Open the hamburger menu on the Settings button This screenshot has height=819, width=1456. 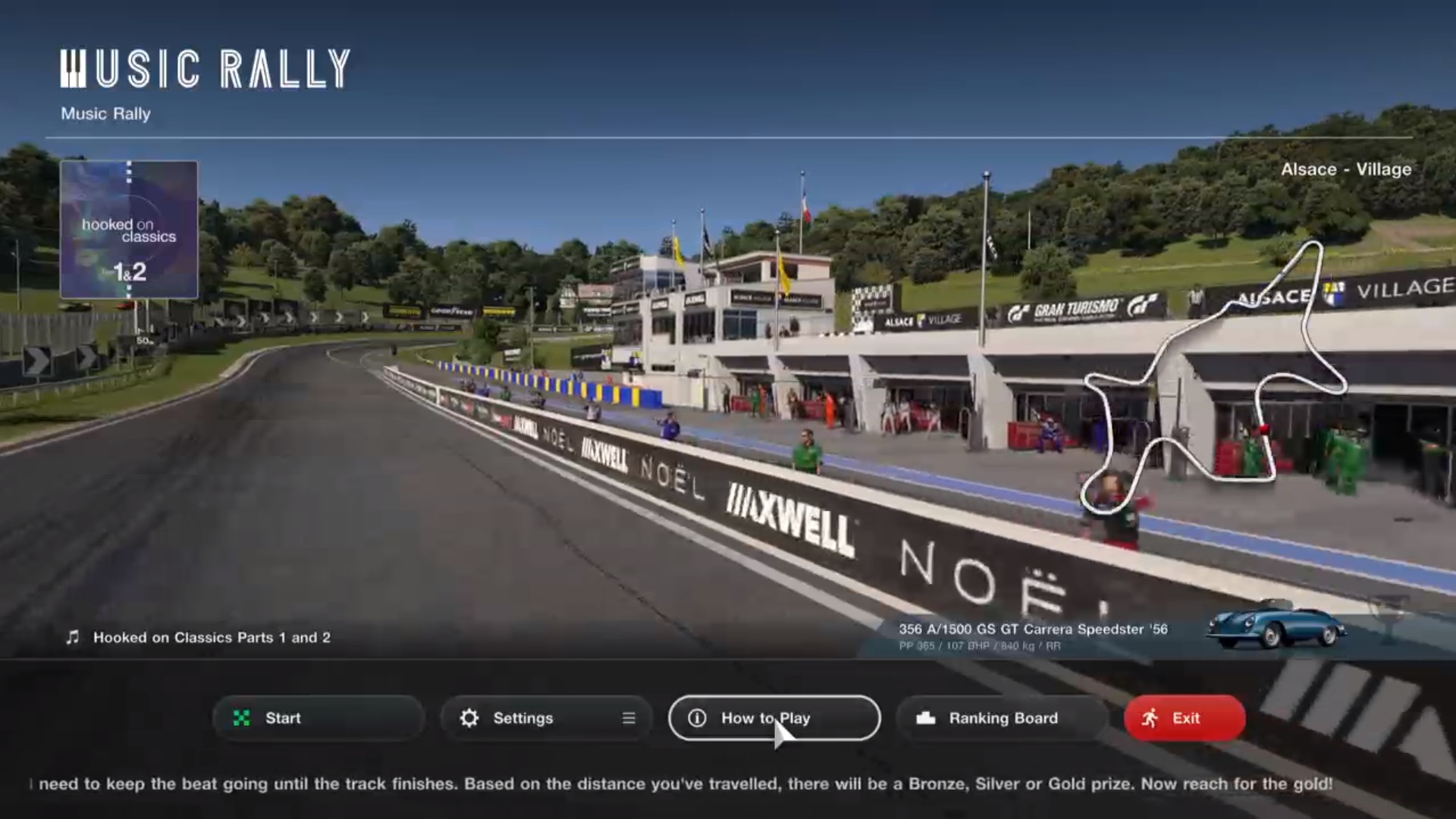pyautogui.click(x=628, y=718)
